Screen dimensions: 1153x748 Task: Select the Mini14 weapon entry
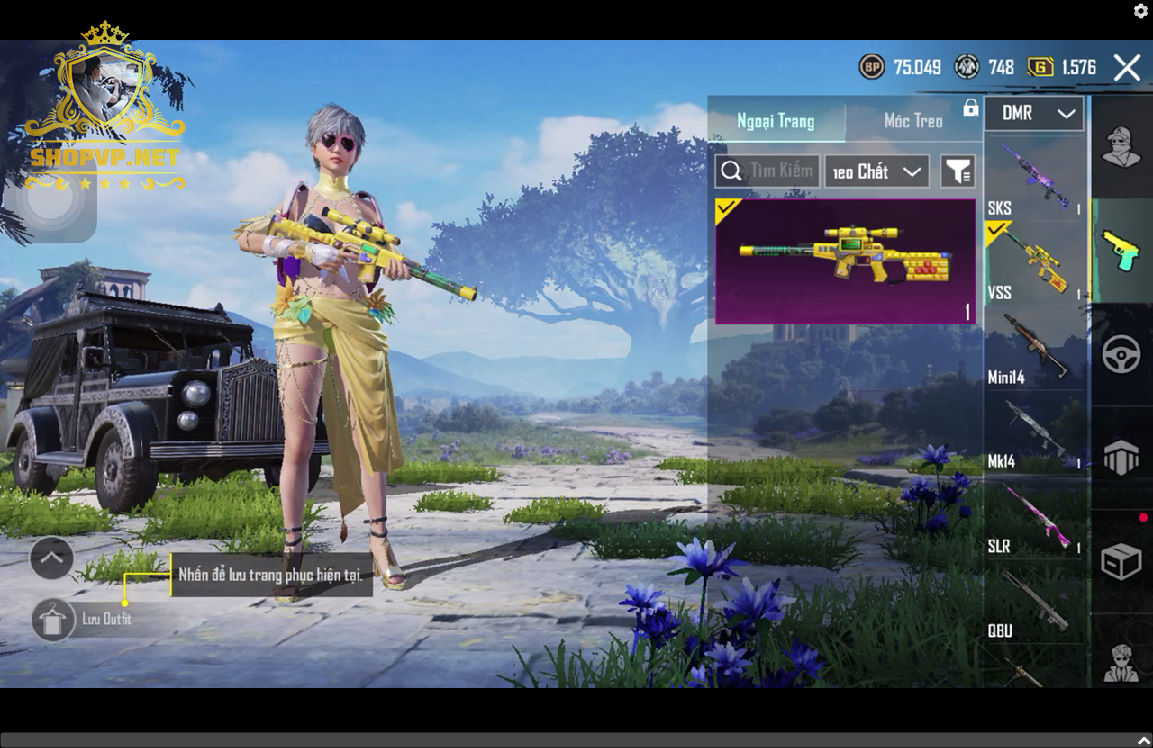1034,347
